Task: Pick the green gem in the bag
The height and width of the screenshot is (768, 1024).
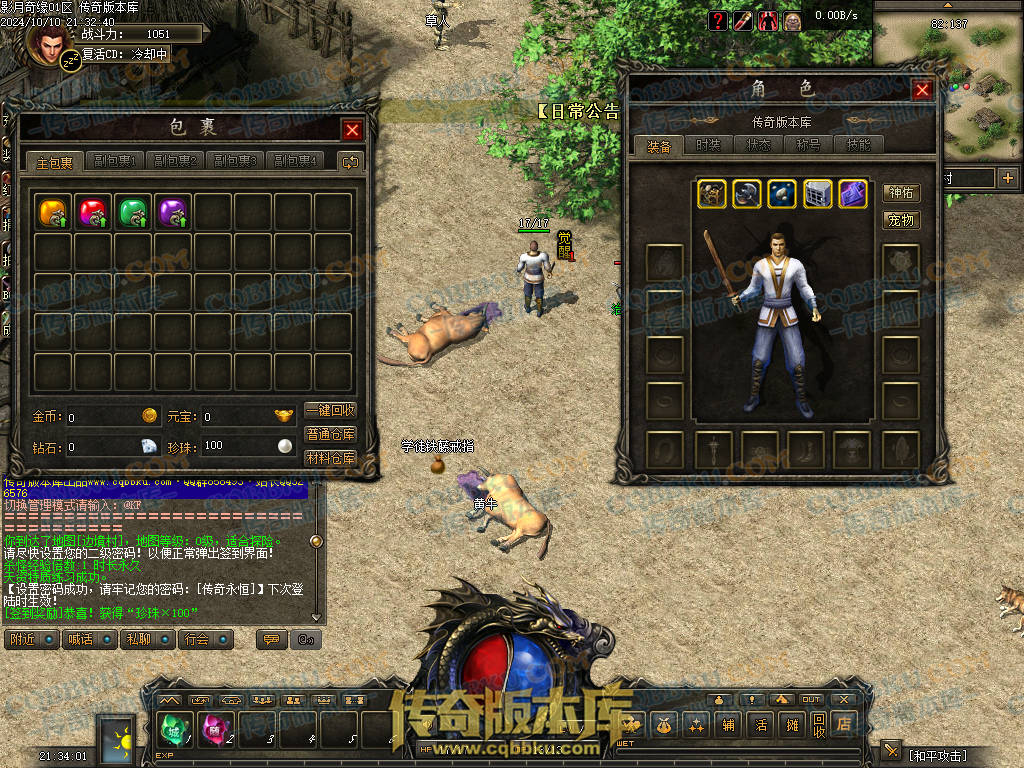Action: point(133,212)
